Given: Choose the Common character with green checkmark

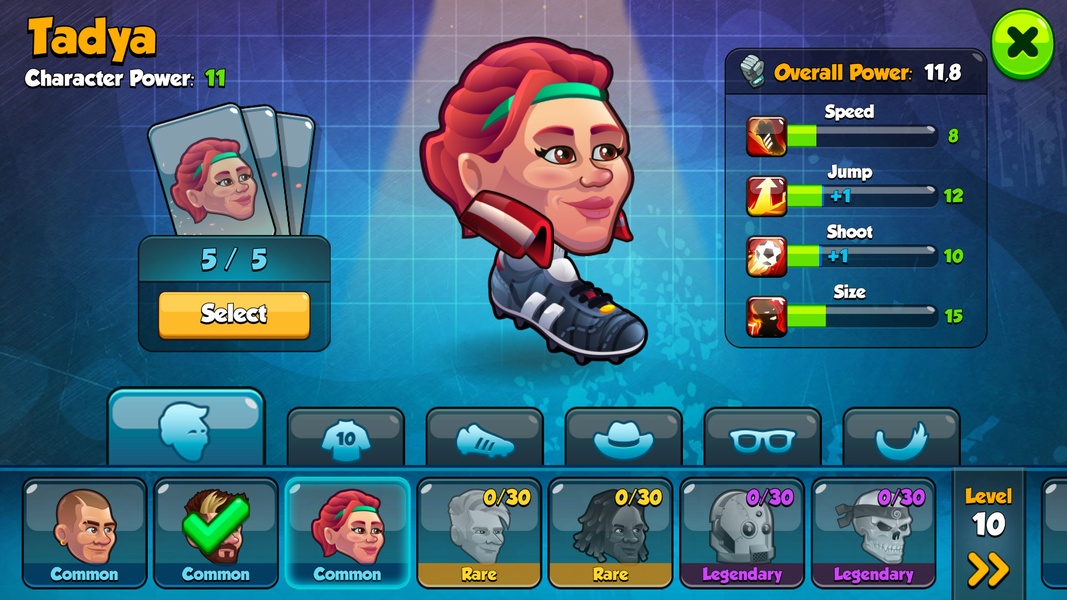Looking at the screenshot, I should [216, 532].
